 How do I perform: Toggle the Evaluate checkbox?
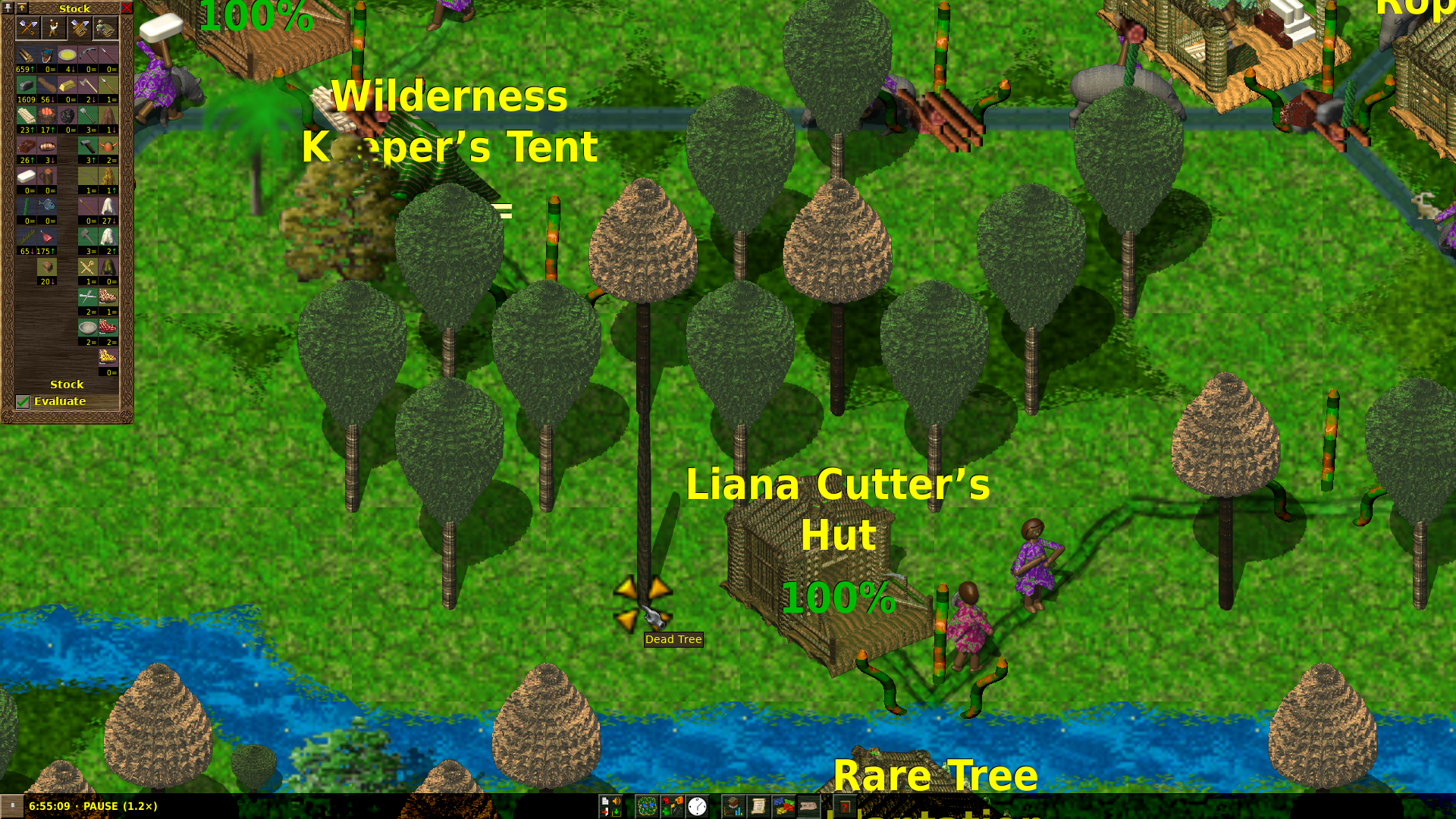tap(23, 402)
